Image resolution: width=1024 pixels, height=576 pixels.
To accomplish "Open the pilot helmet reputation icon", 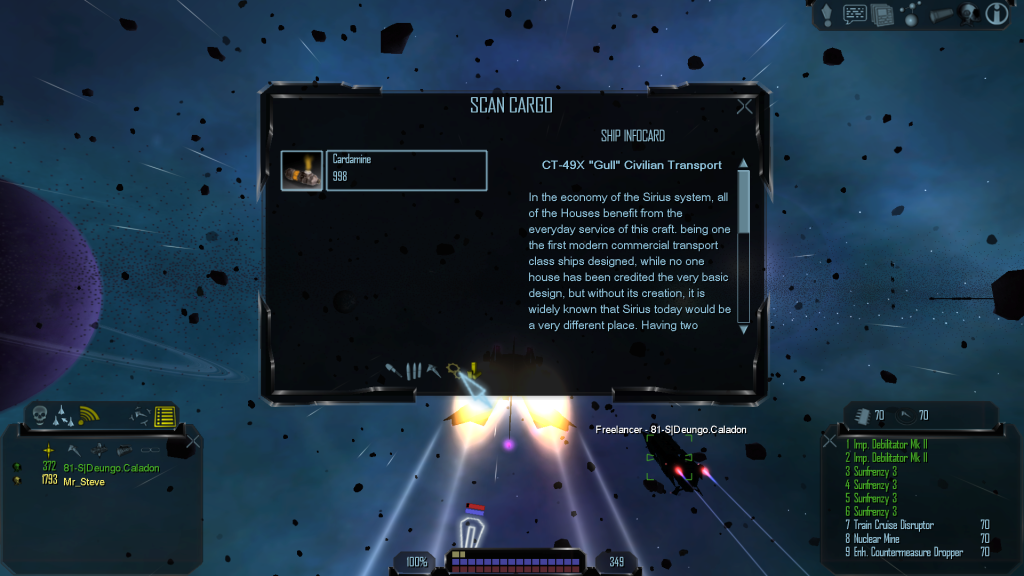I will 967,14.
